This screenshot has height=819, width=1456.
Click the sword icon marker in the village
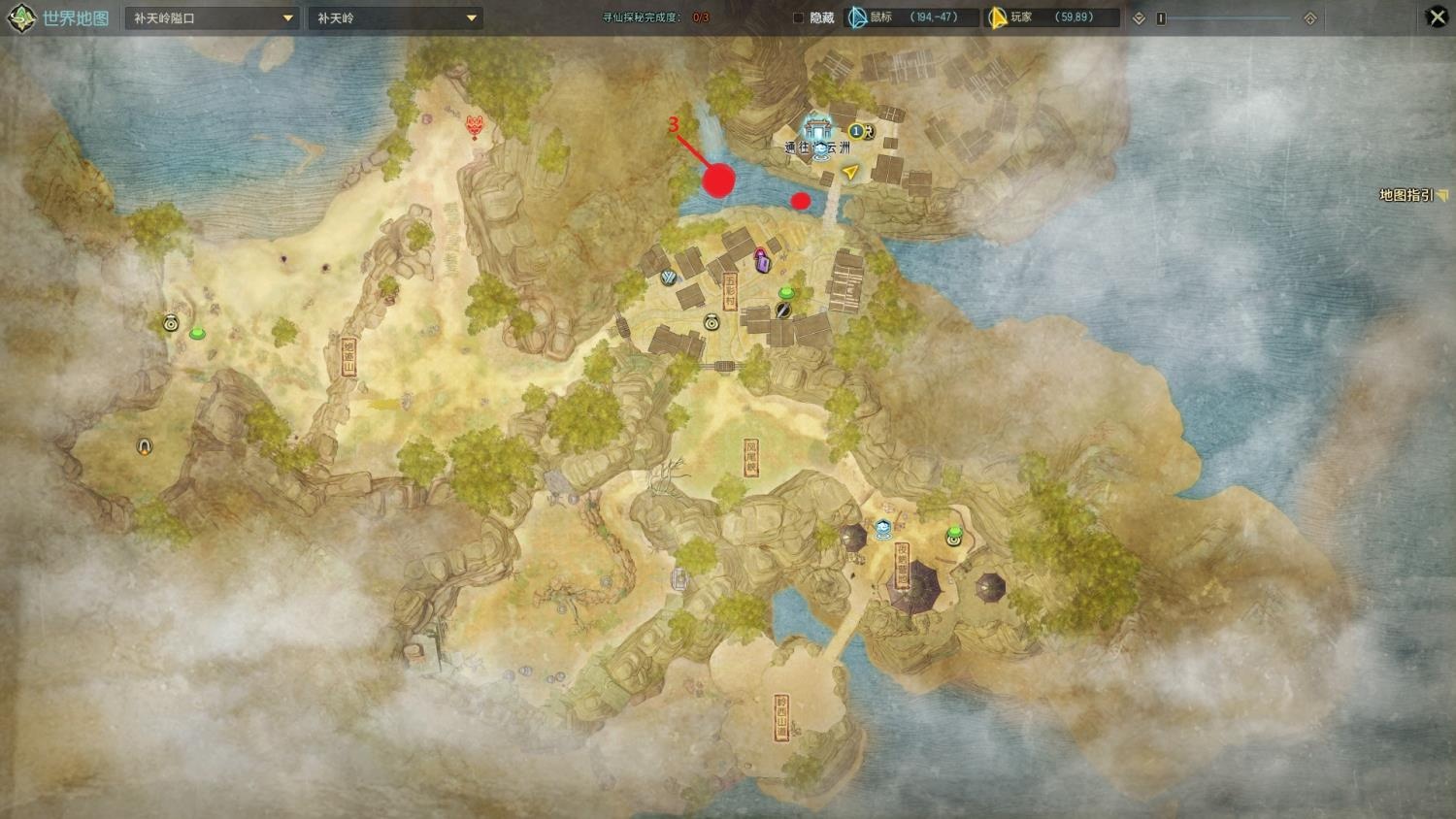pos(783,310)
